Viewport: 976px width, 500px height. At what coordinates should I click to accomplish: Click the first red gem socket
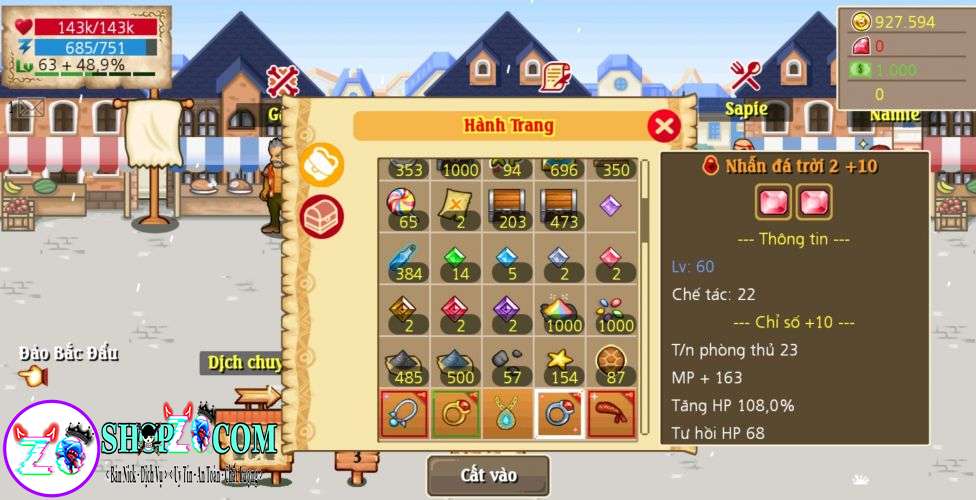pos(773,203)
